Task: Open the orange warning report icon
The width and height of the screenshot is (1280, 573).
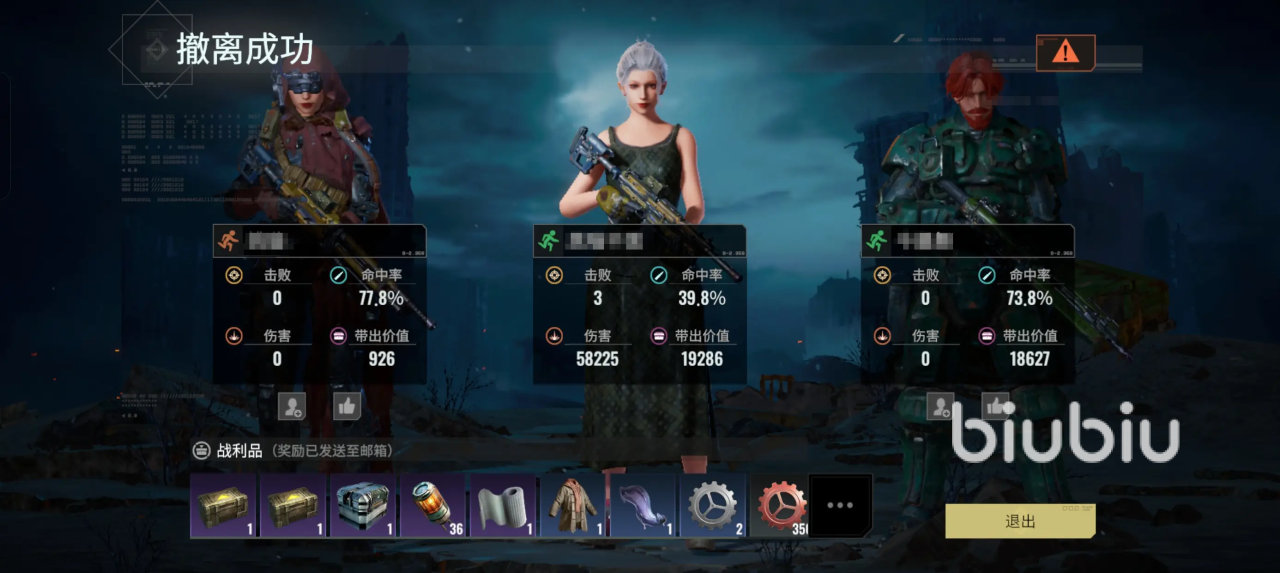Action: point(1065,52)
